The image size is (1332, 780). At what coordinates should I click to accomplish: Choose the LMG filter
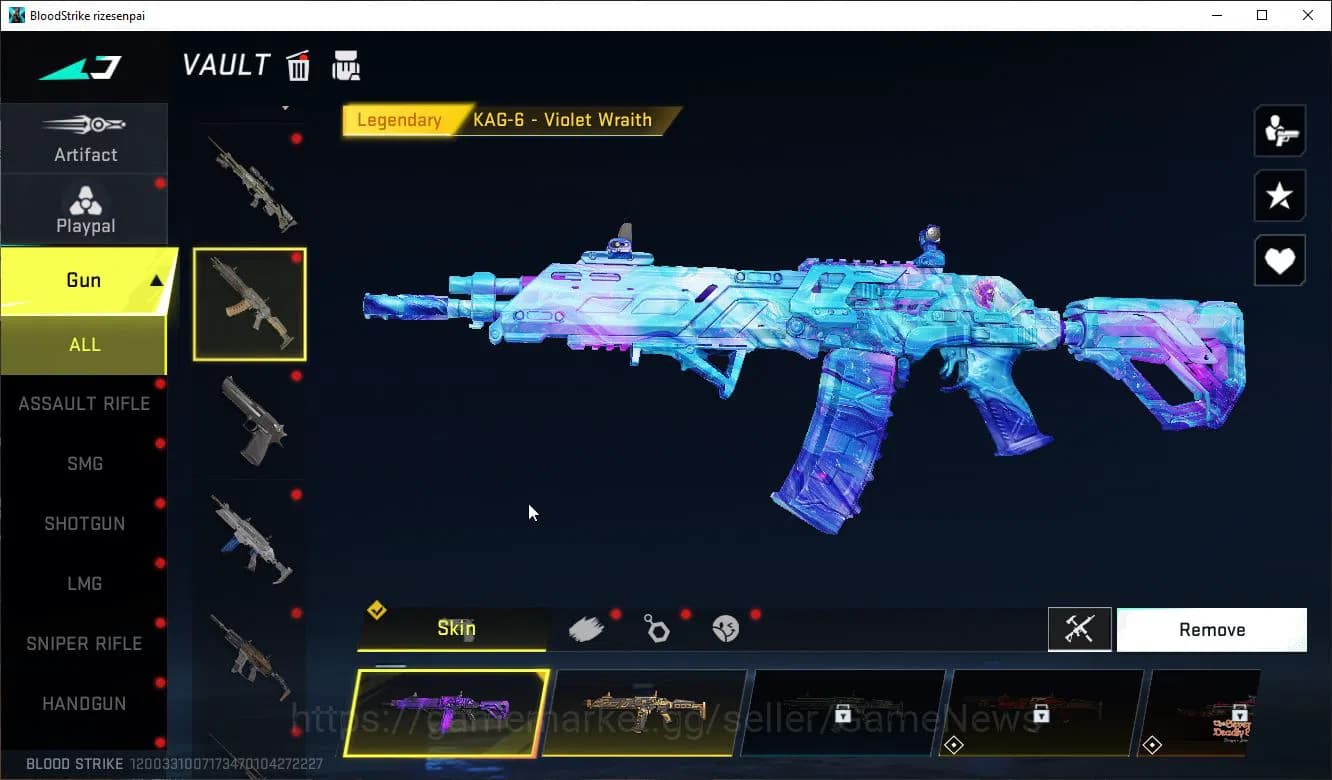[84, 584]
